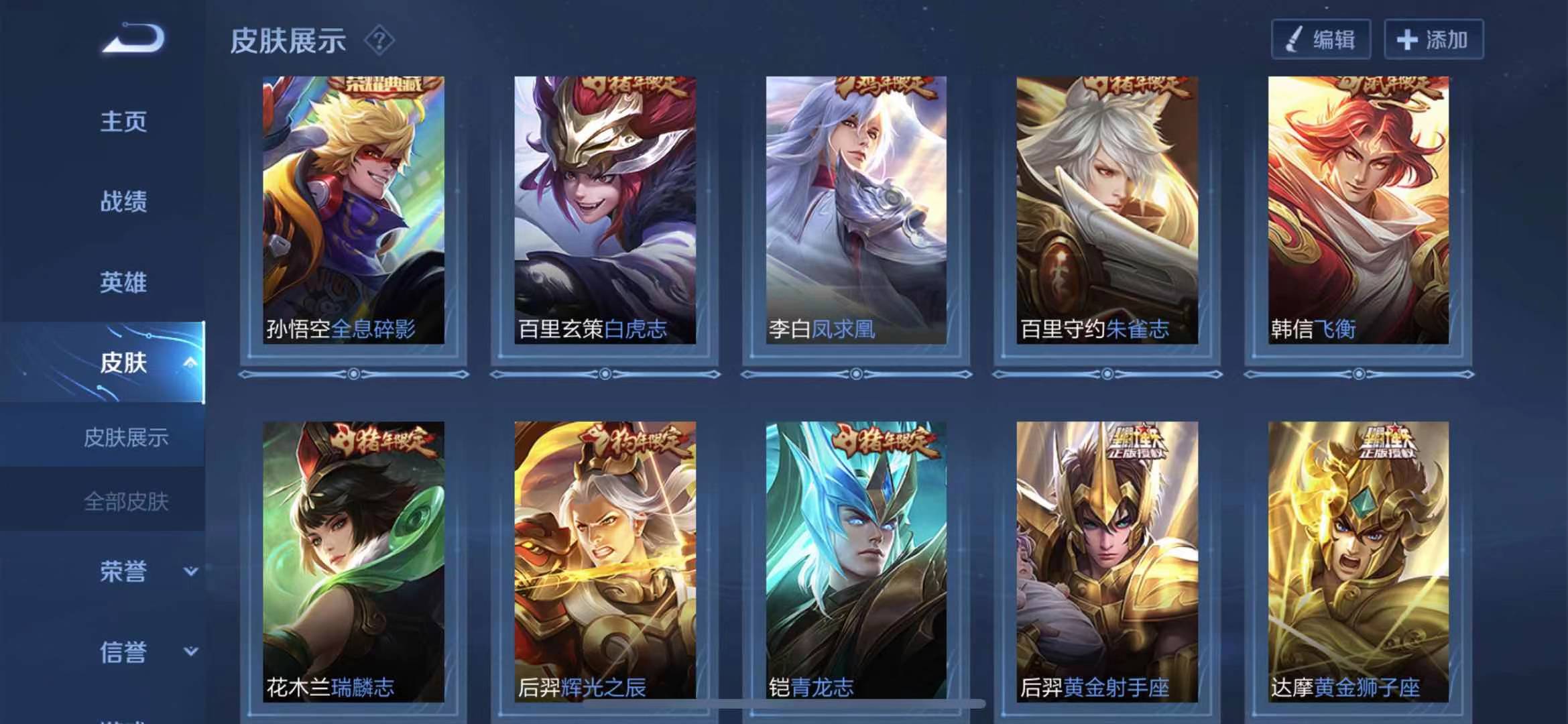Viewport: 1568px width, 724px height.
Task: Add a skin with 添加 button
Action: [x=1433, y=40]
